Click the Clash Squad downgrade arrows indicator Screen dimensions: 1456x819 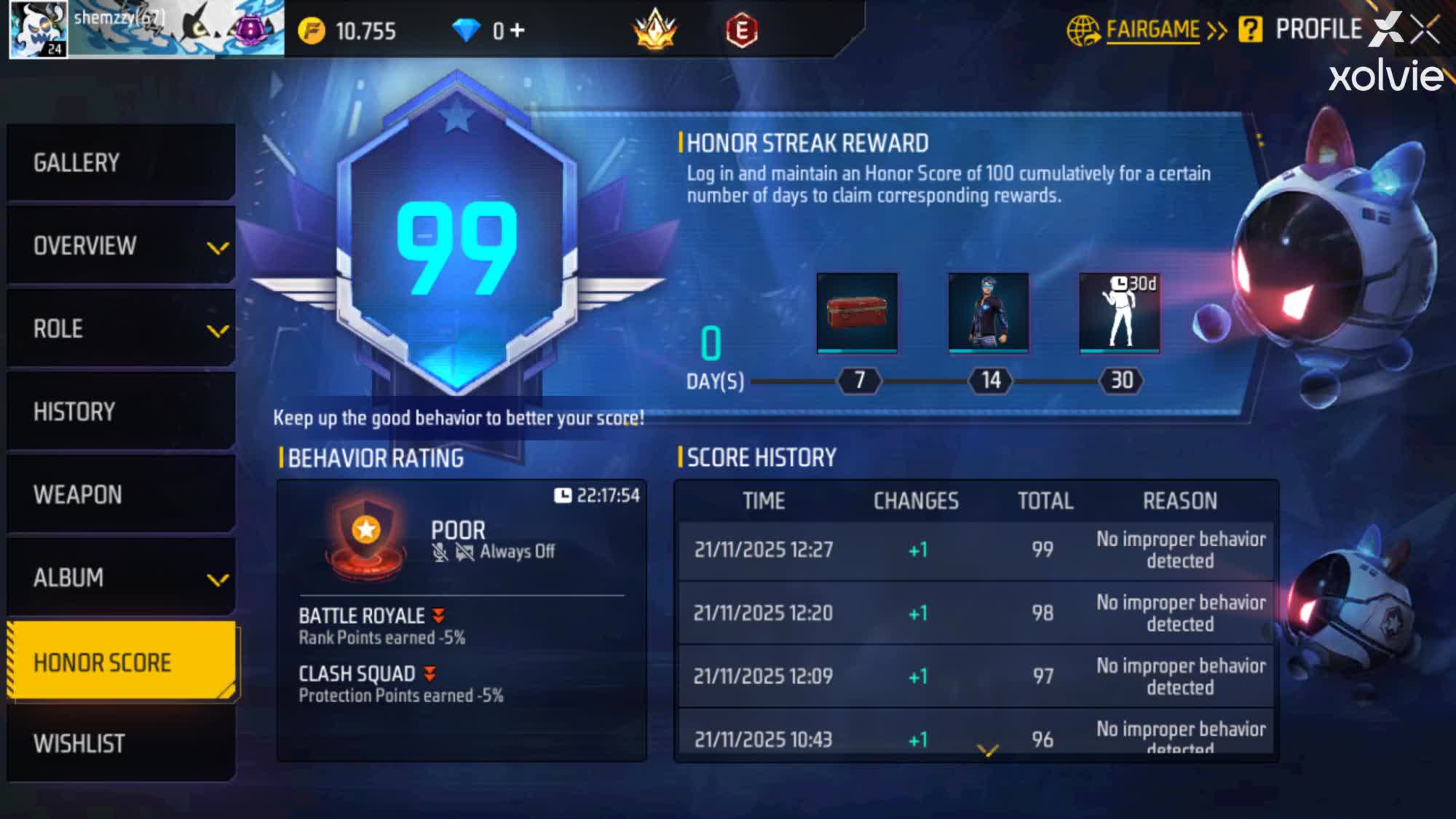(428, 673)
